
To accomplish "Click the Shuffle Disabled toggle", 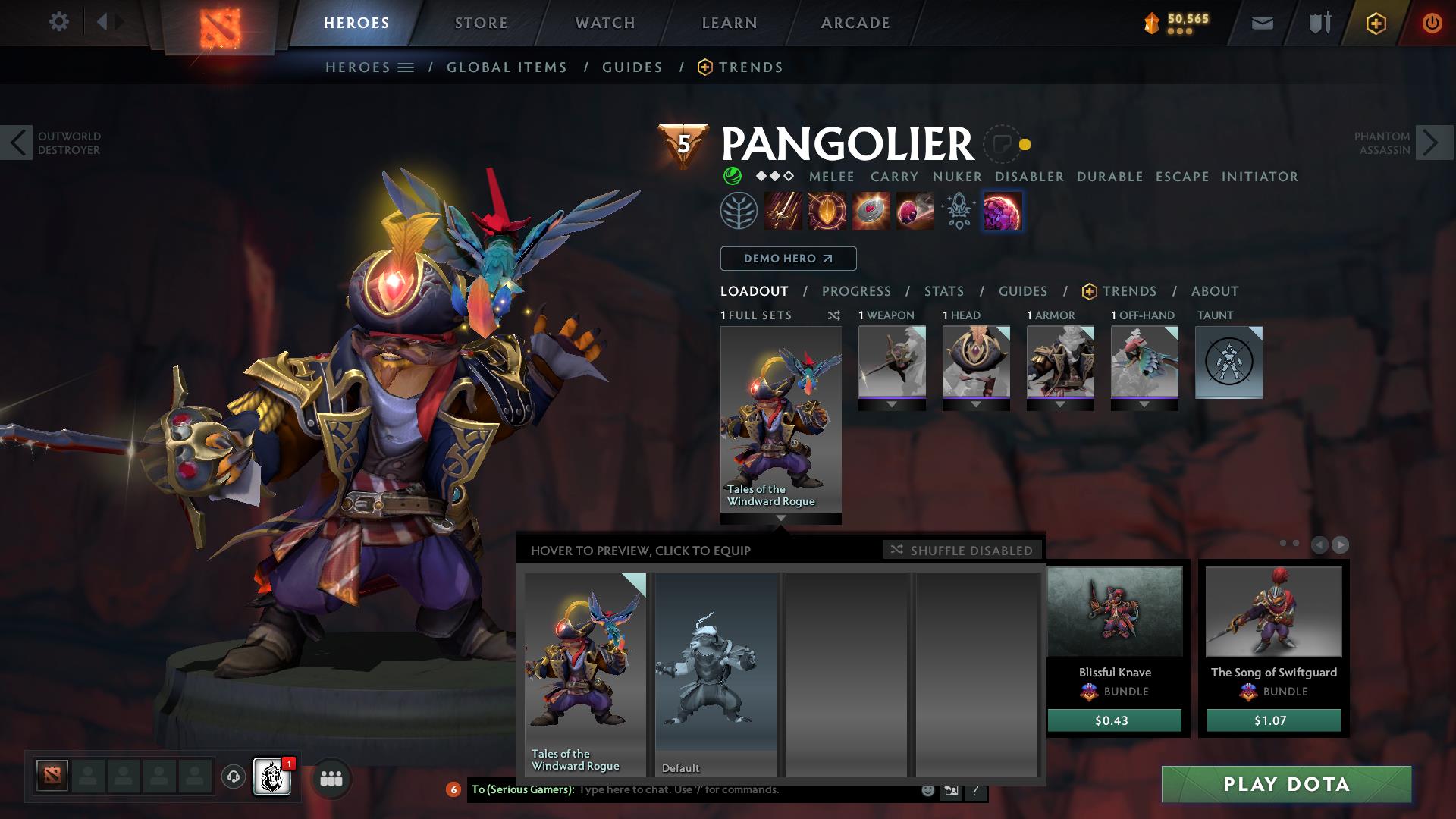I will click(x=962, y=551).
